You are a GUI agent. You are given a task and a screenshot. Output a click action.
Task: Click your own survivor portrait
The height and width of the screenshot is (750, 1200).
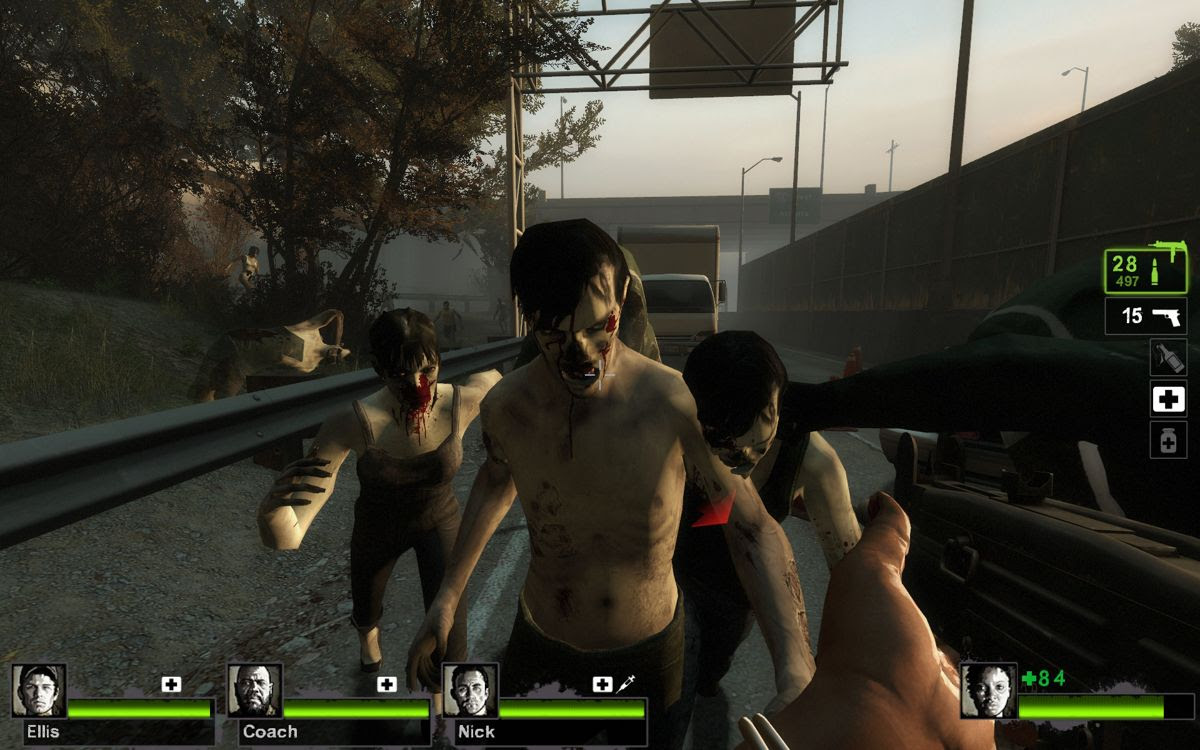tap(988, 690)
